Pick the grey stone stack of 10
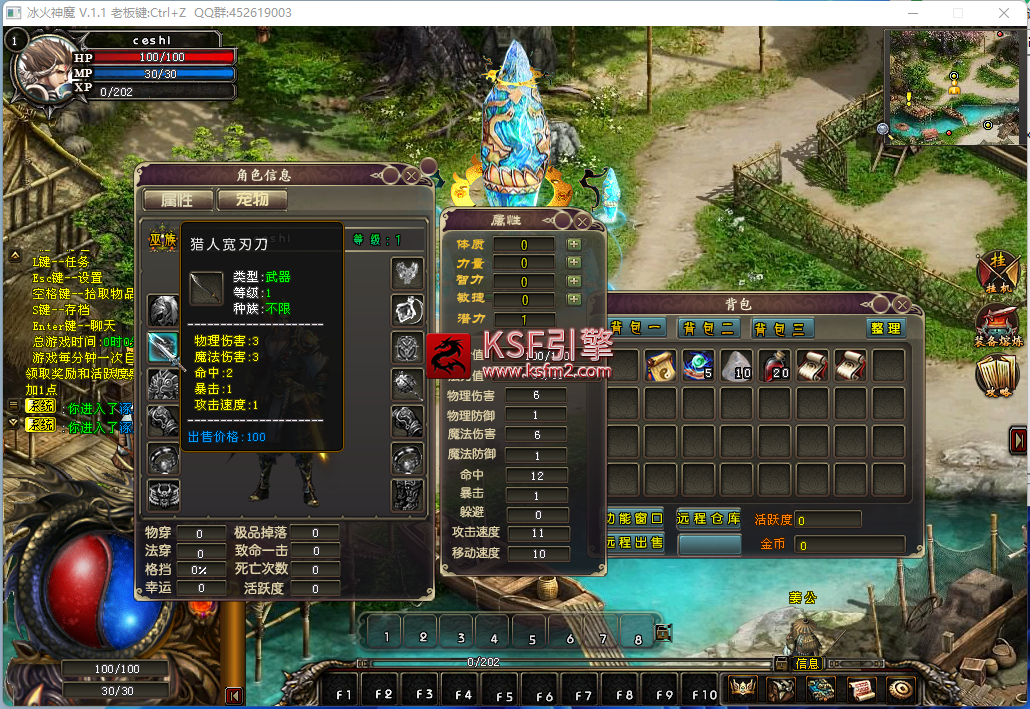Viewport: 1030px width, 709px height. [737, 366]
